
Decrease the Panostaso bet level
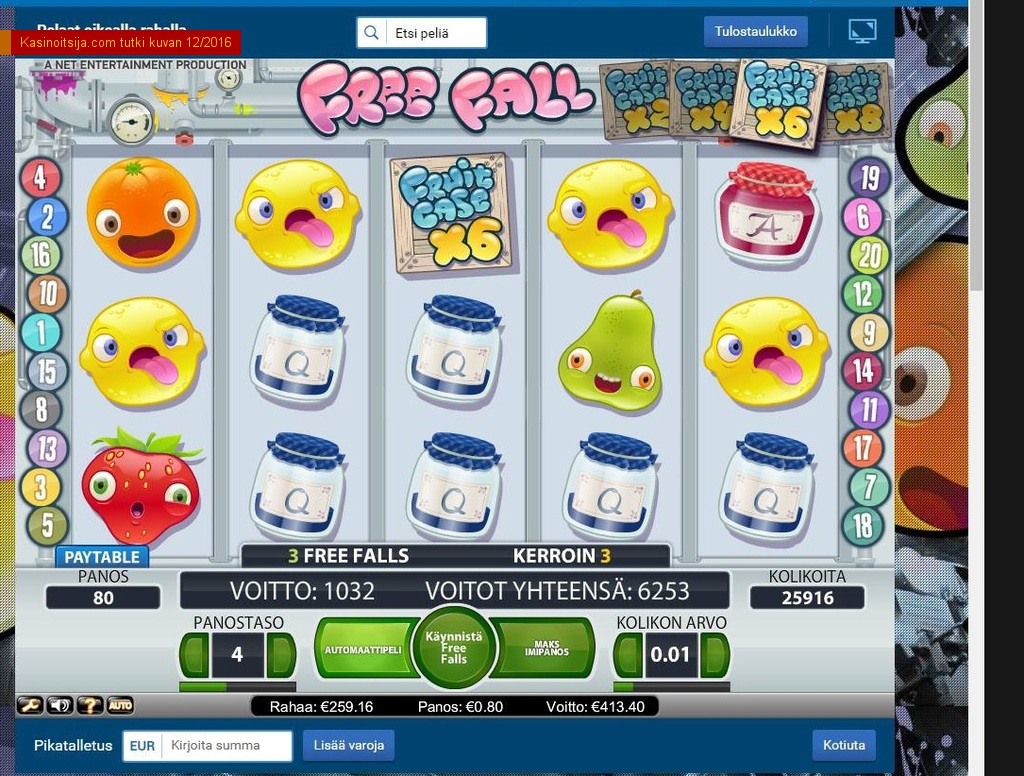click(194, 656)
